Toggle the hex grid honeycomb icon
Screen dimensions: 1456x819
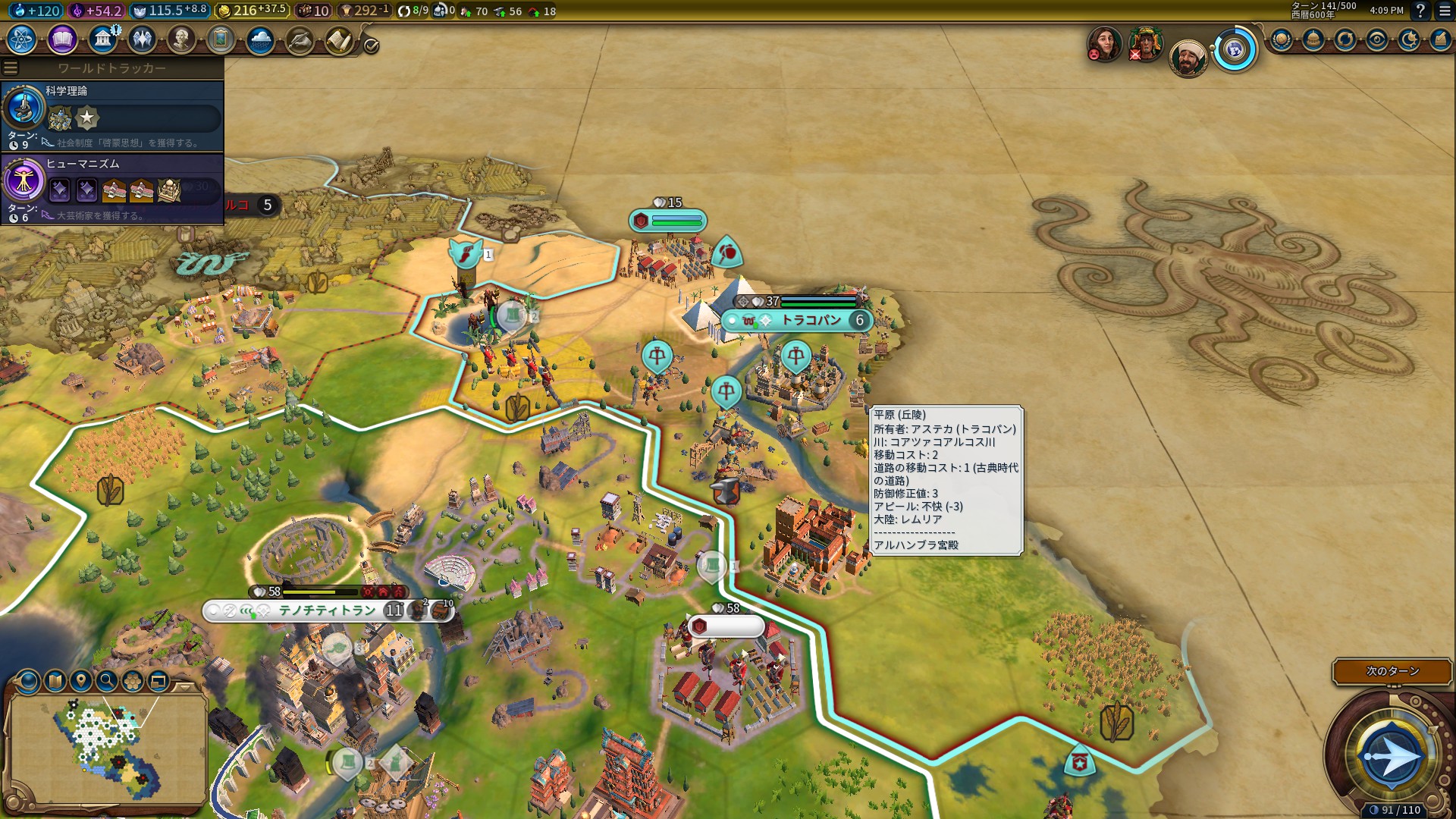coord(133,681)
